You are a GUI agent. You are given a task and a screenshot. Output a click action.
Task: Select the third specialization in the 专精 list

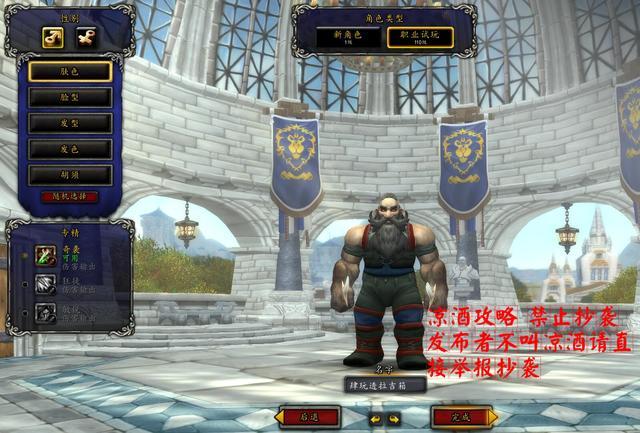46,312
